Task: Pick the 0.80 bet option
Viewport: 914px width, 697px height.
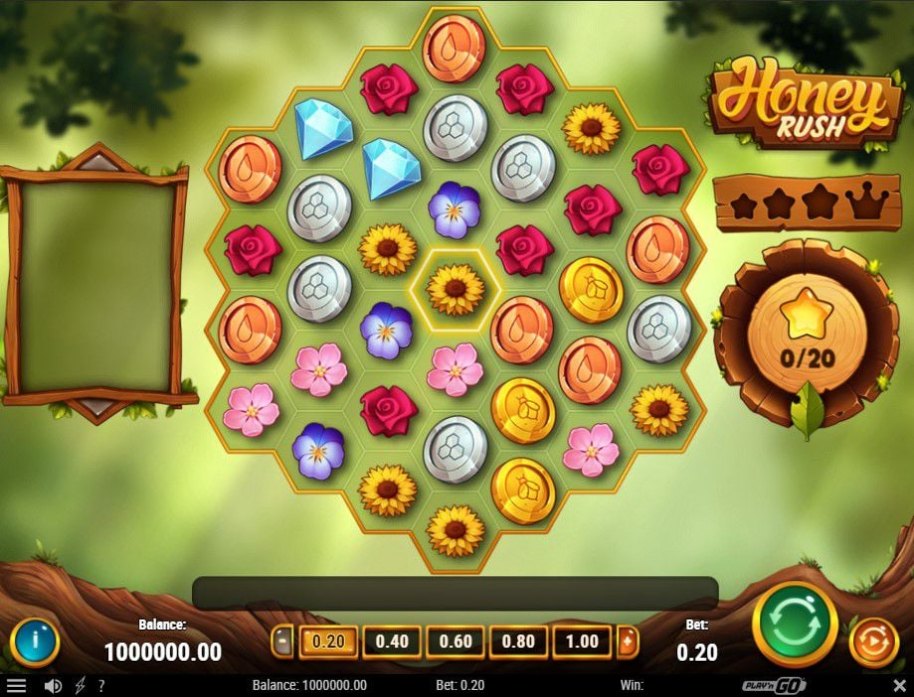Action: (519, 641)
